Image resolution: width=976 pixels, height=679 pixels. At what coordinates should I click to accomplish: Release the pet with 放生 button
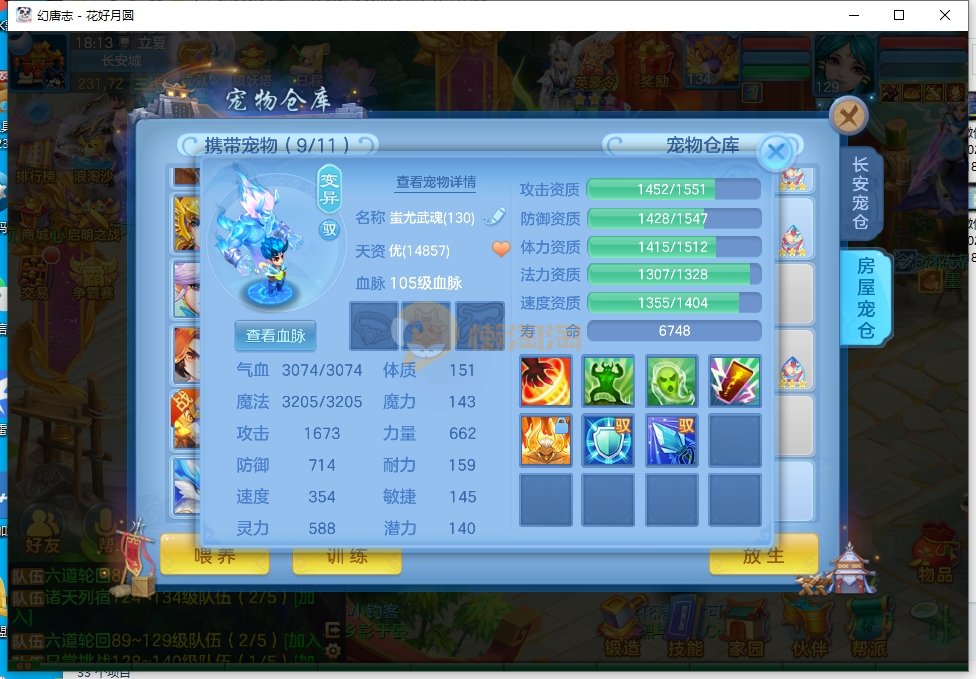763,556
